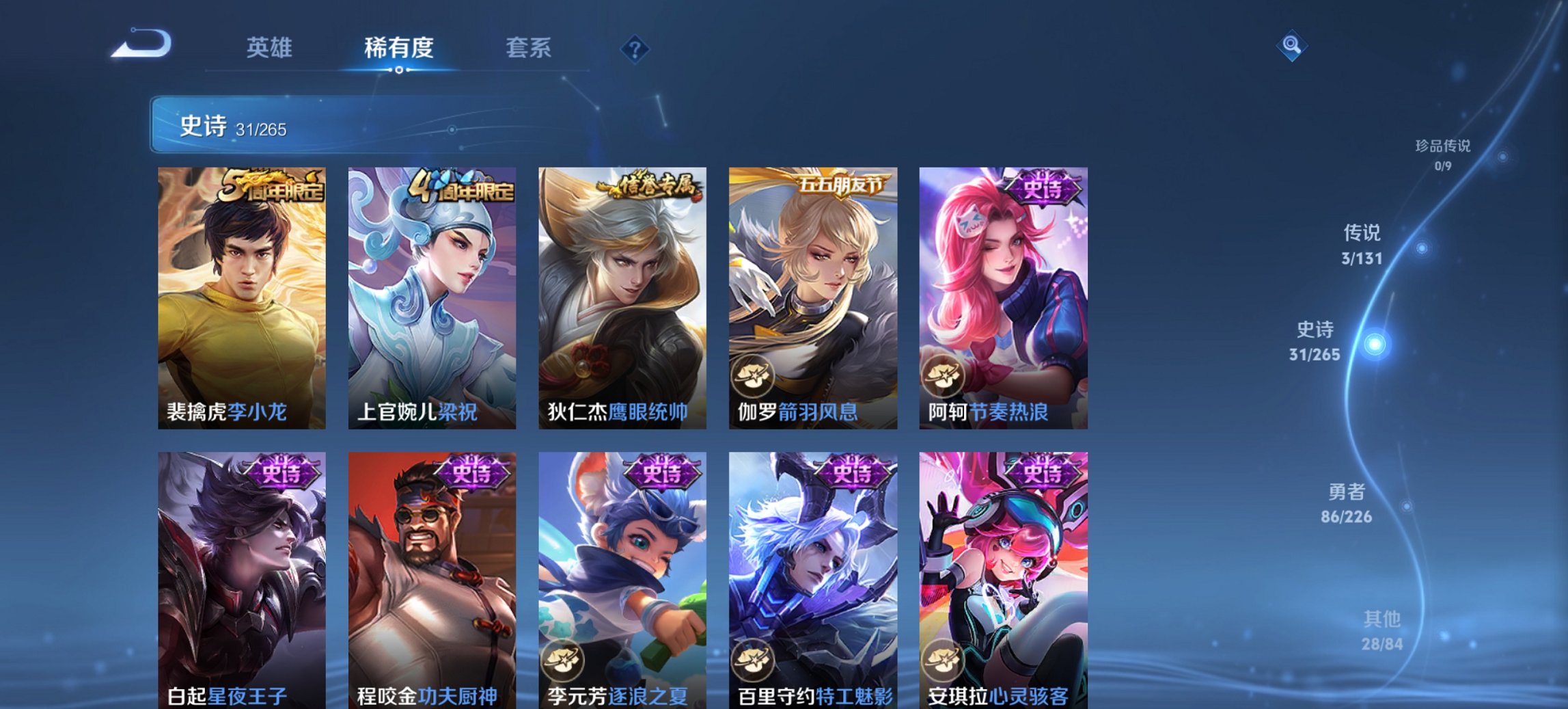
Task: Click the question mark help icon
Action: tap(633, 49)
